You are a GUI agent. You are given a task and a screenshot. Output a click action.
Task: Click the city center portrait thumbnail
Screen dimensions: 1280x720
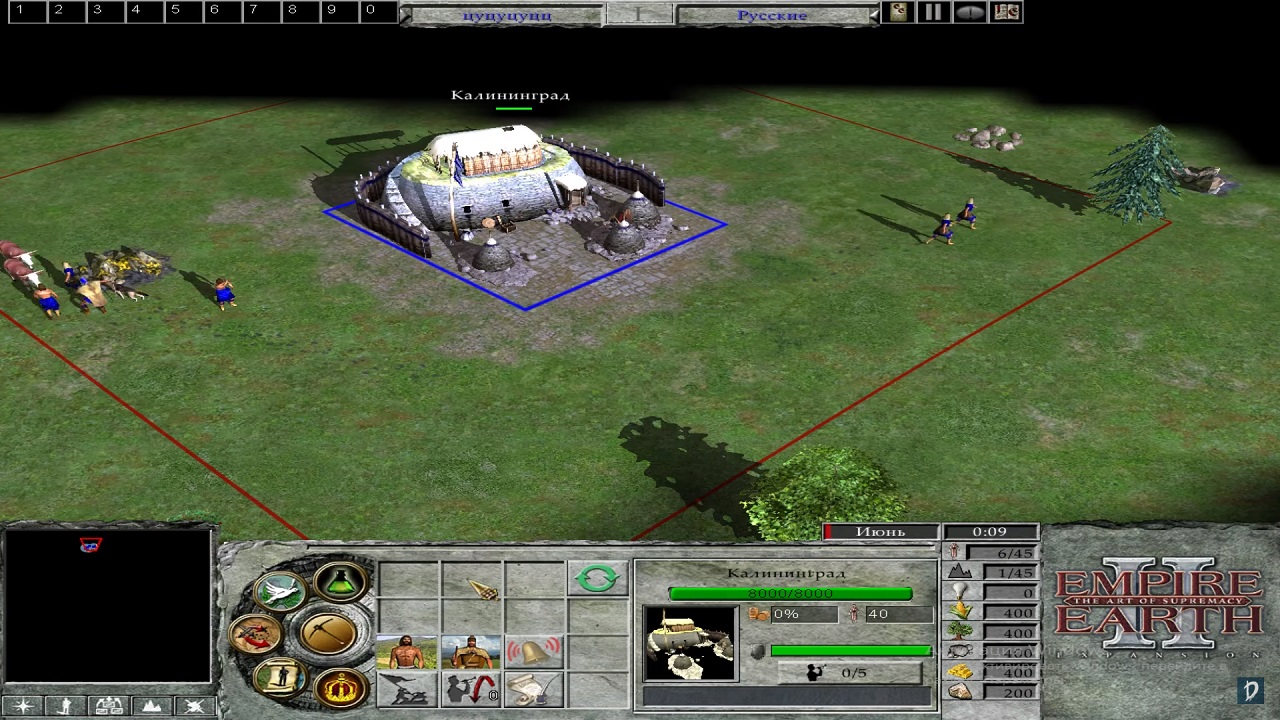click(x=690, y=643)
